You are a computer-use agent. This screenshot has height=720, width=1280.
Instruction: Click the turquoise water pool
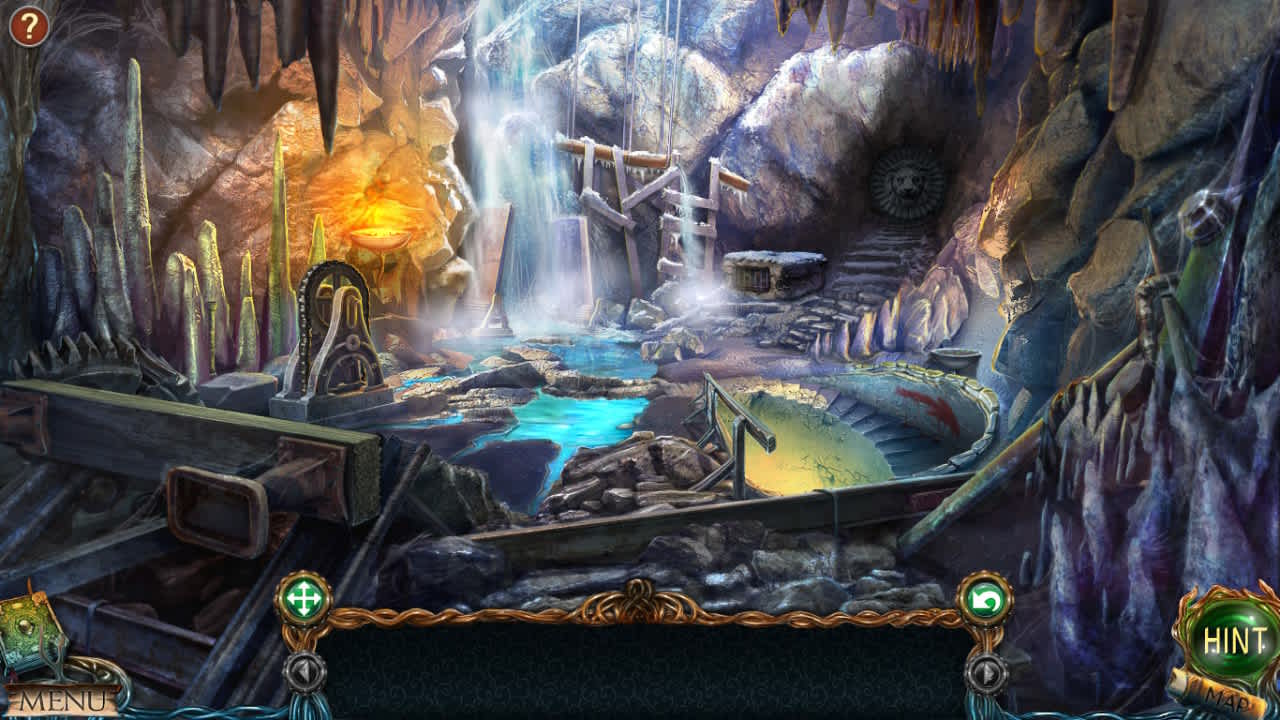click(570, 420)
